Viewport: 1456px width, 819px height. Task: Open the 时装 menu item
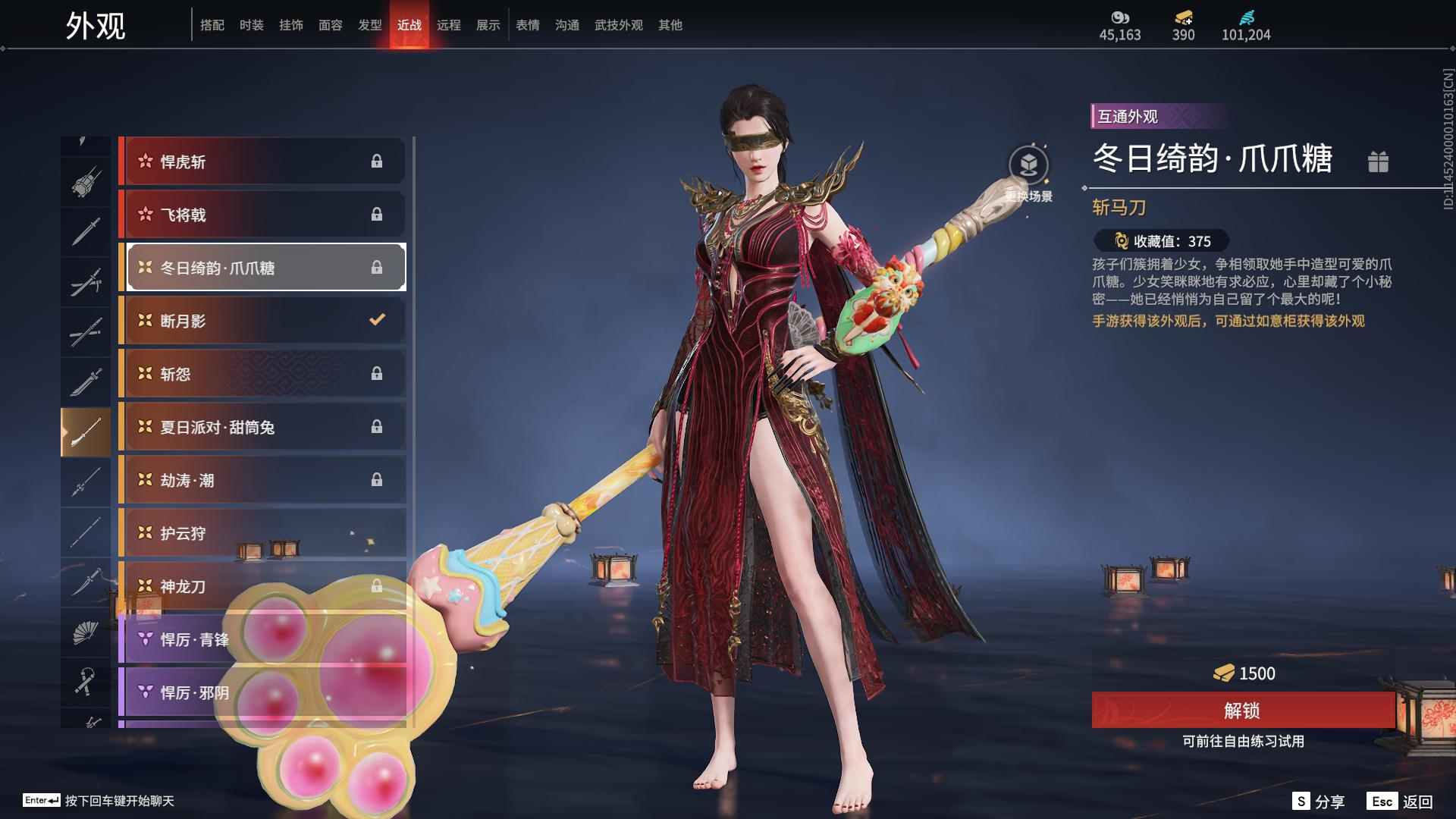[x=253, y=24]
